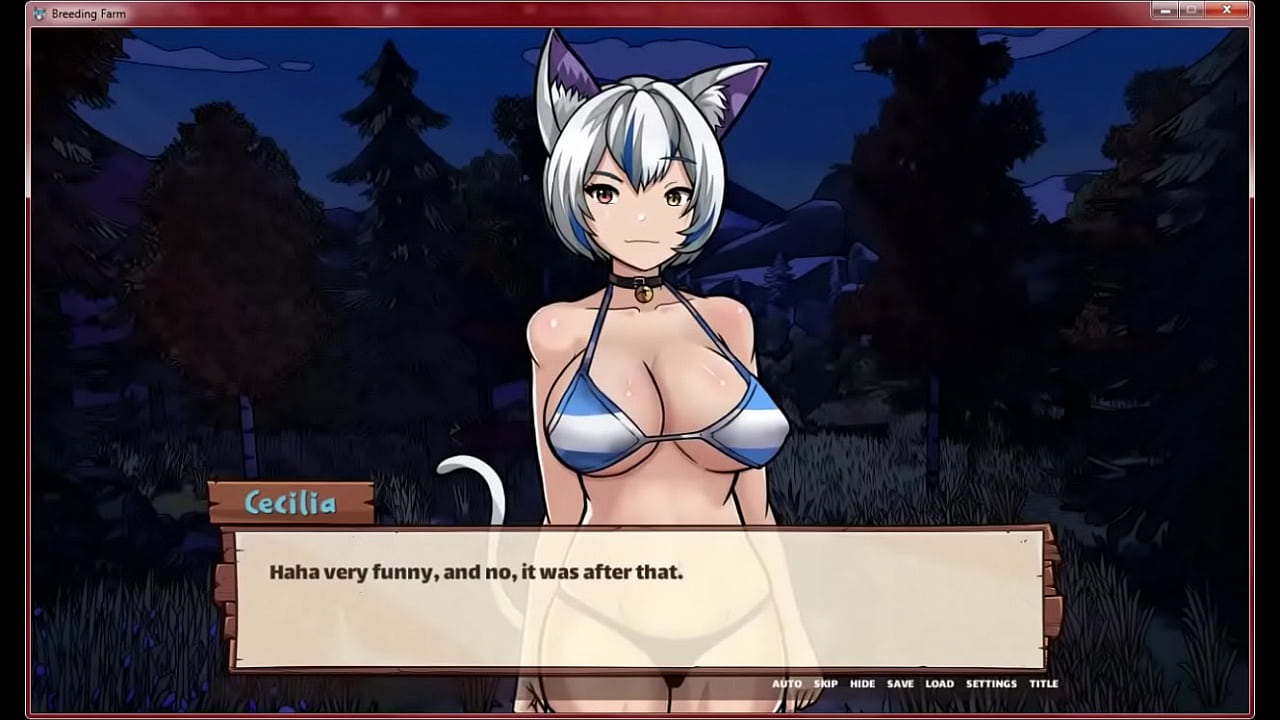Open the Settings screen
This screenshot has height=720, width=1280.
(990, 684)
